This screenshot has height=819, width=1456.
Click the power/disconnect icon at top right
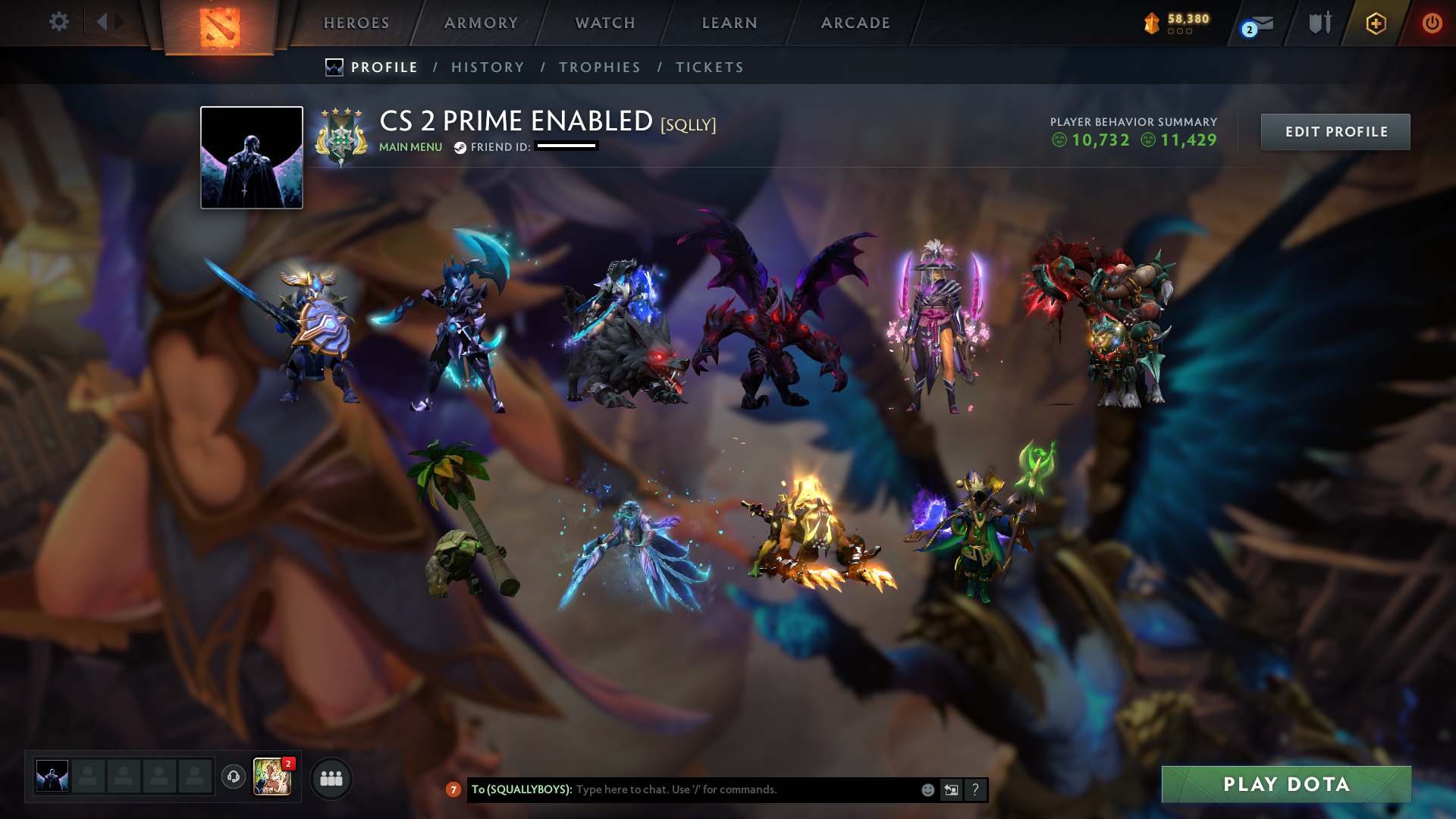coord(1432,24)
